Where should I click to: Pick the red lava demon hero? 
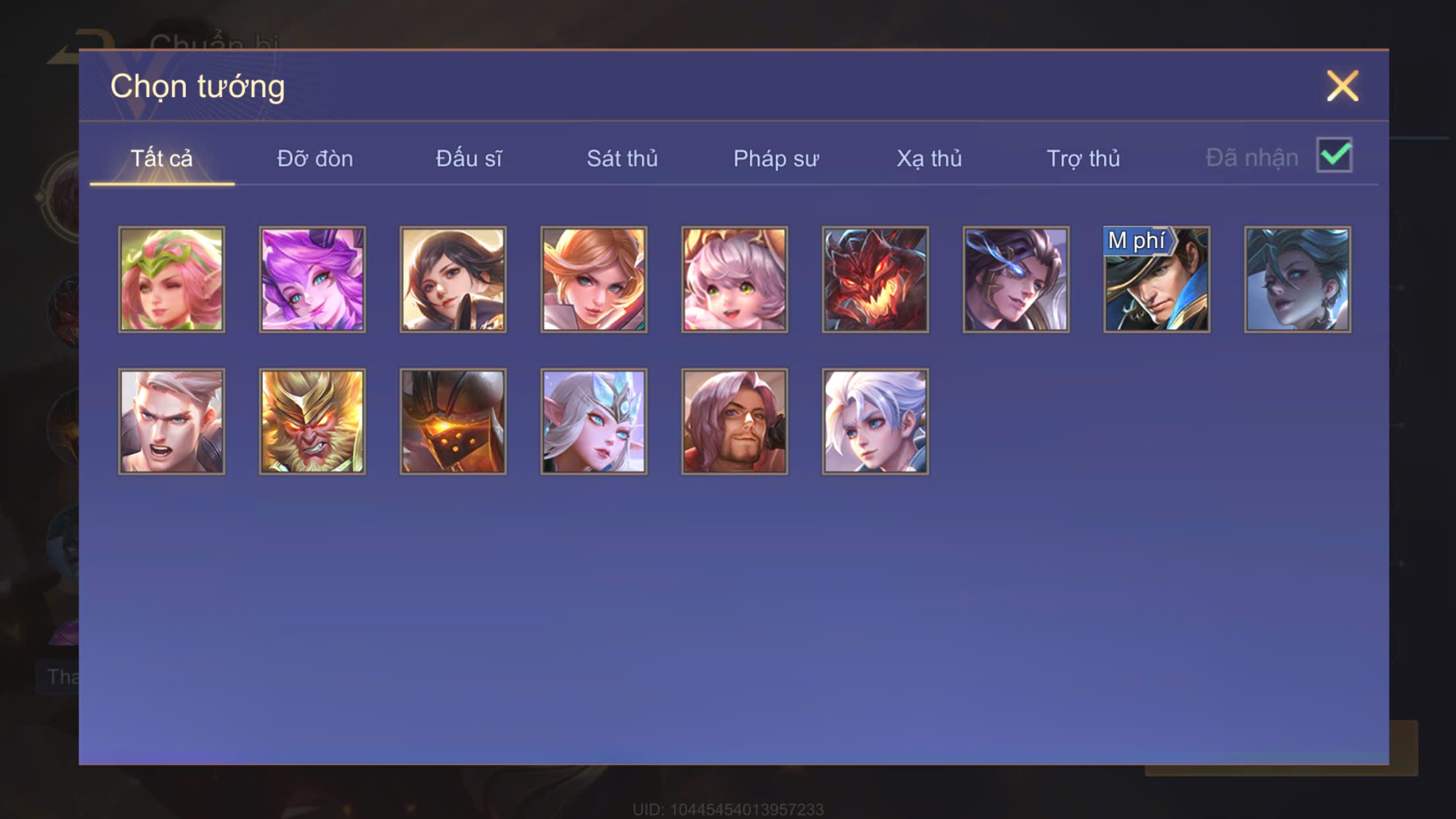point(875,280)
